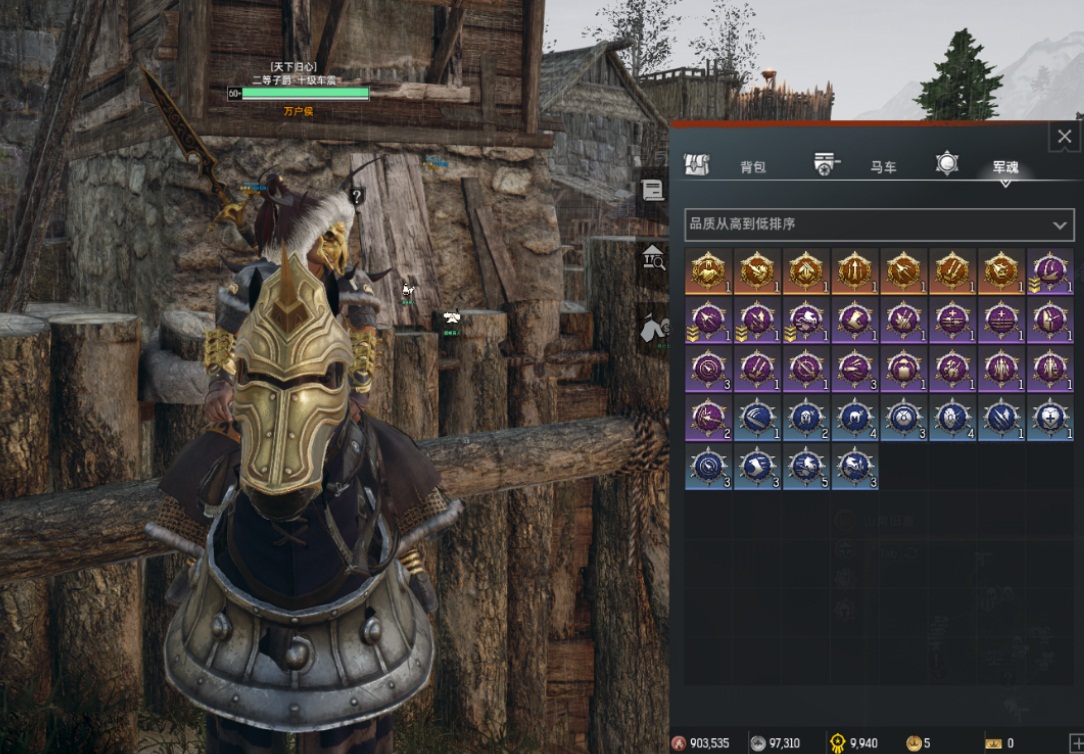This screenshot has height=754, width=1084.
Task: Expand the plus button beside the currencies
Action: [1076, 743]
